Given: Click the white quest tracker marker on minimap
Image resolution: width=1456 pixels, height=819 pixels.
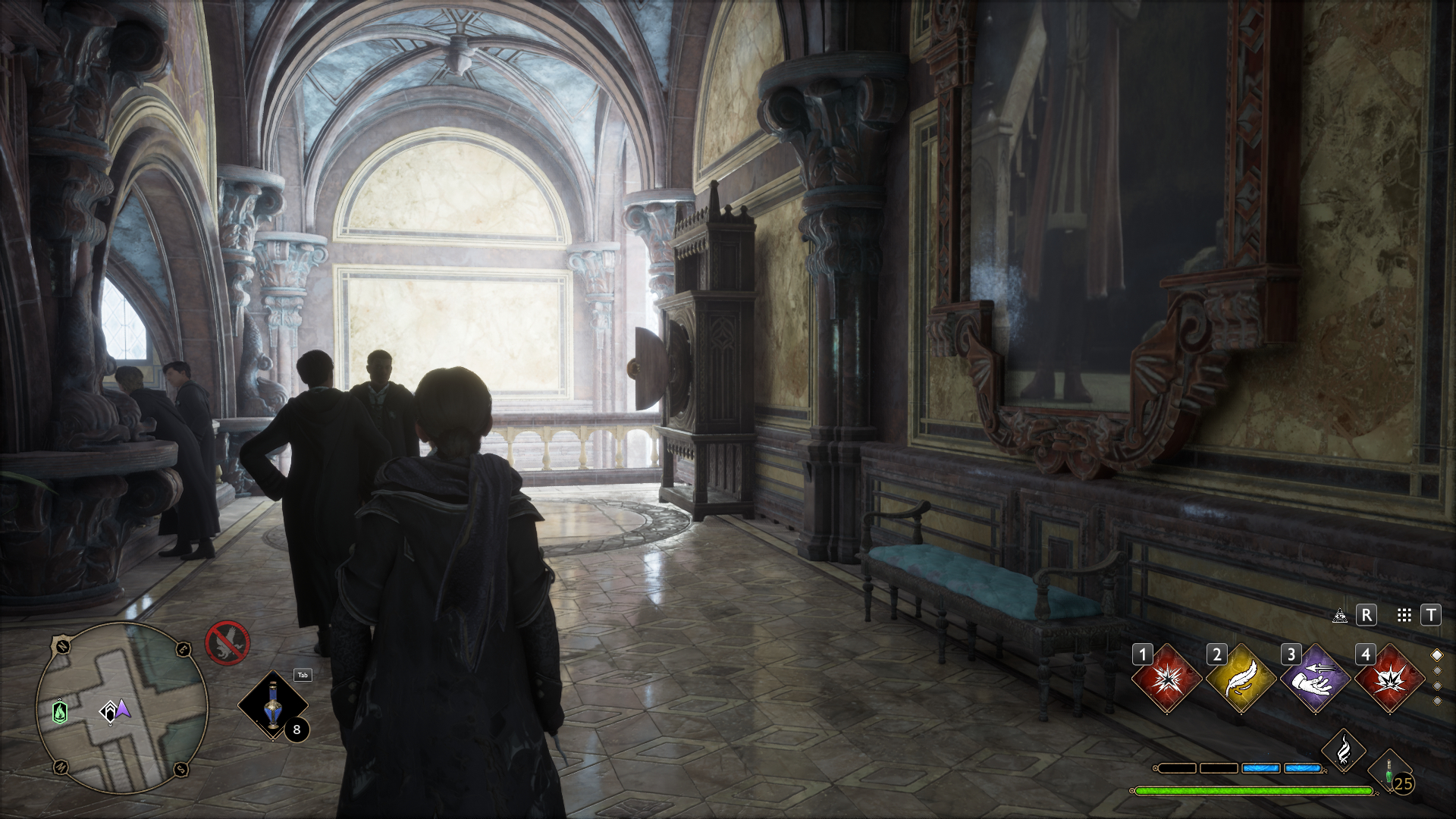Looking at the screenshot, I should coord(109,711).
